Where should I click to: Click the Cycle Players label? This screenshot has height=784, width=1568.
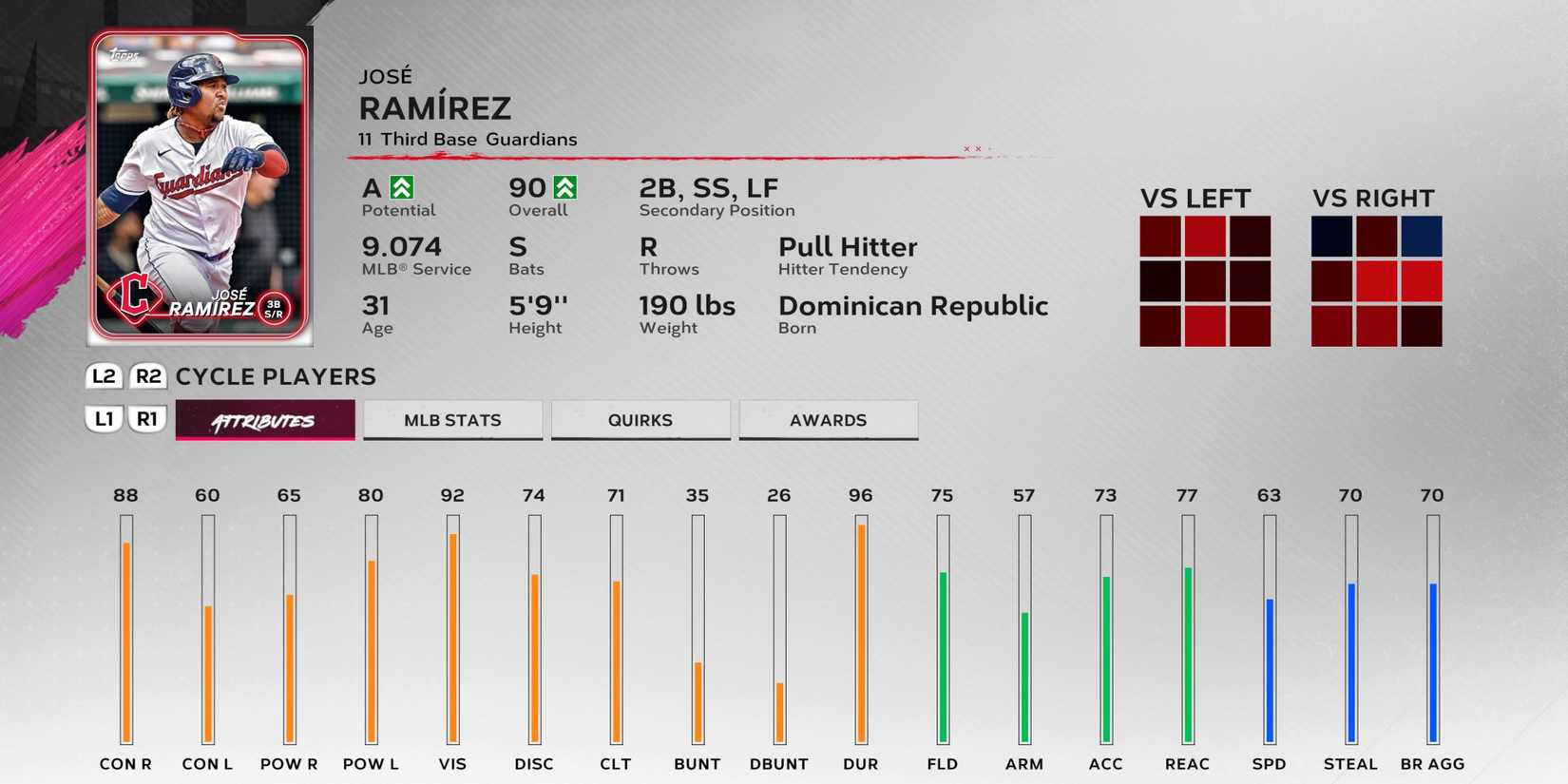tap(274, 376)
